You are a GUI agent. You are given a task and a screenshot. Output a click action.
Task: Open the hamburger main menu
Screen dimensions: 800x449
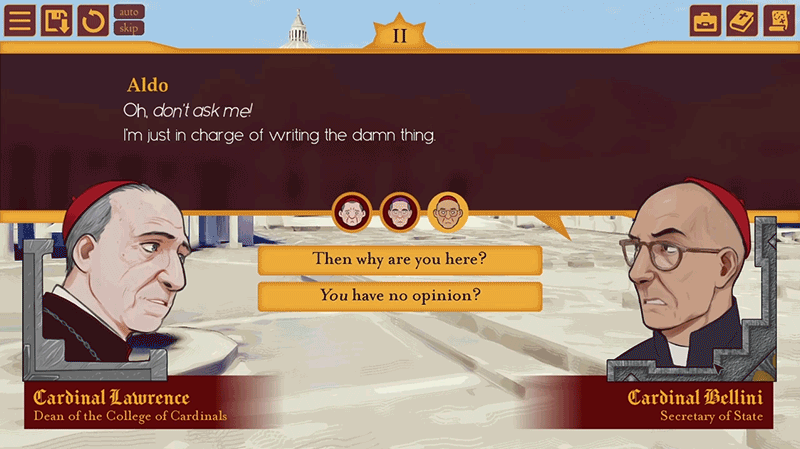tap(19, 20)
